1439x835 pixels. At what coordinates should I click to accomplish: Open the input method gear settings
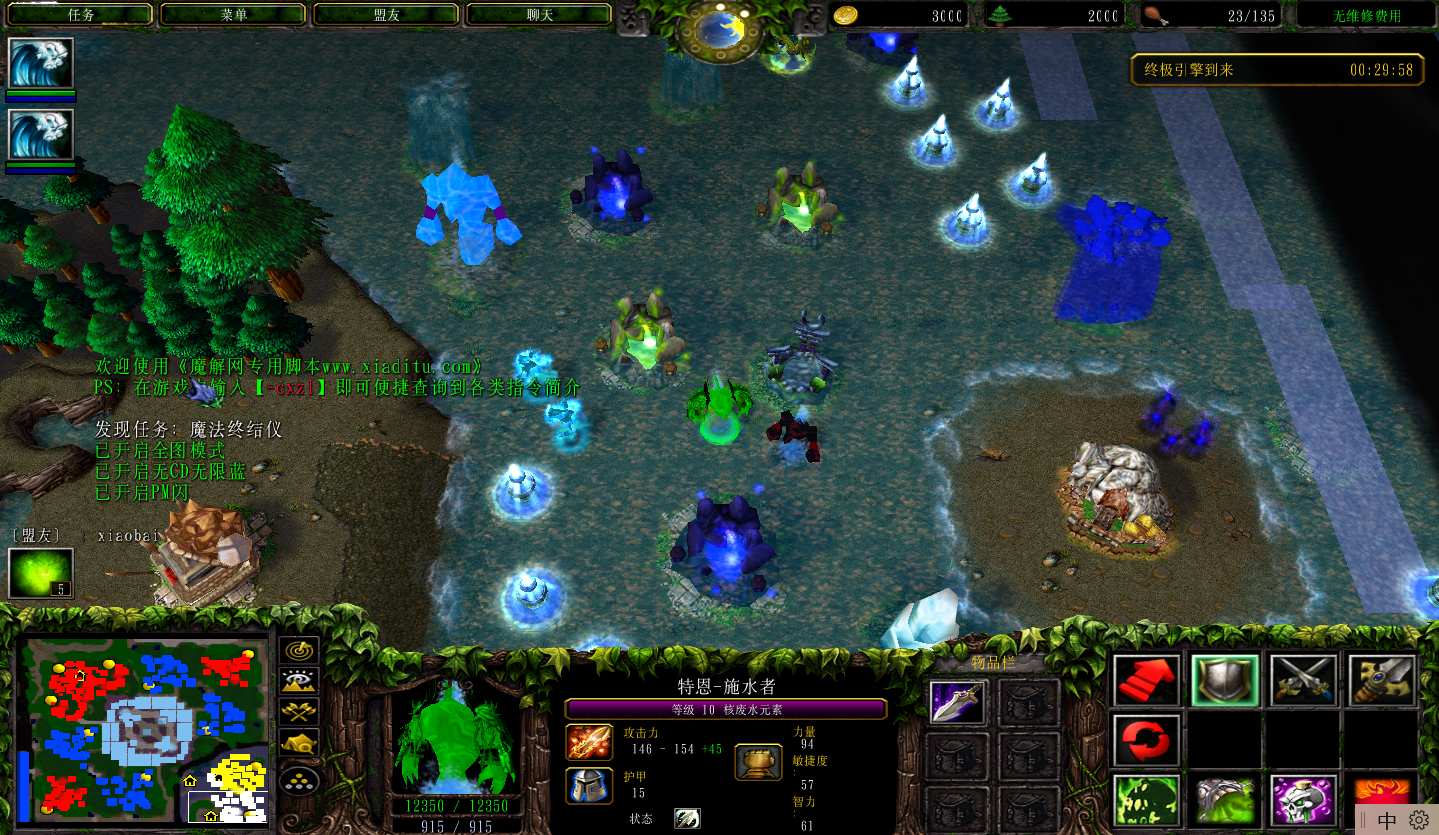tap(1418, 820)
